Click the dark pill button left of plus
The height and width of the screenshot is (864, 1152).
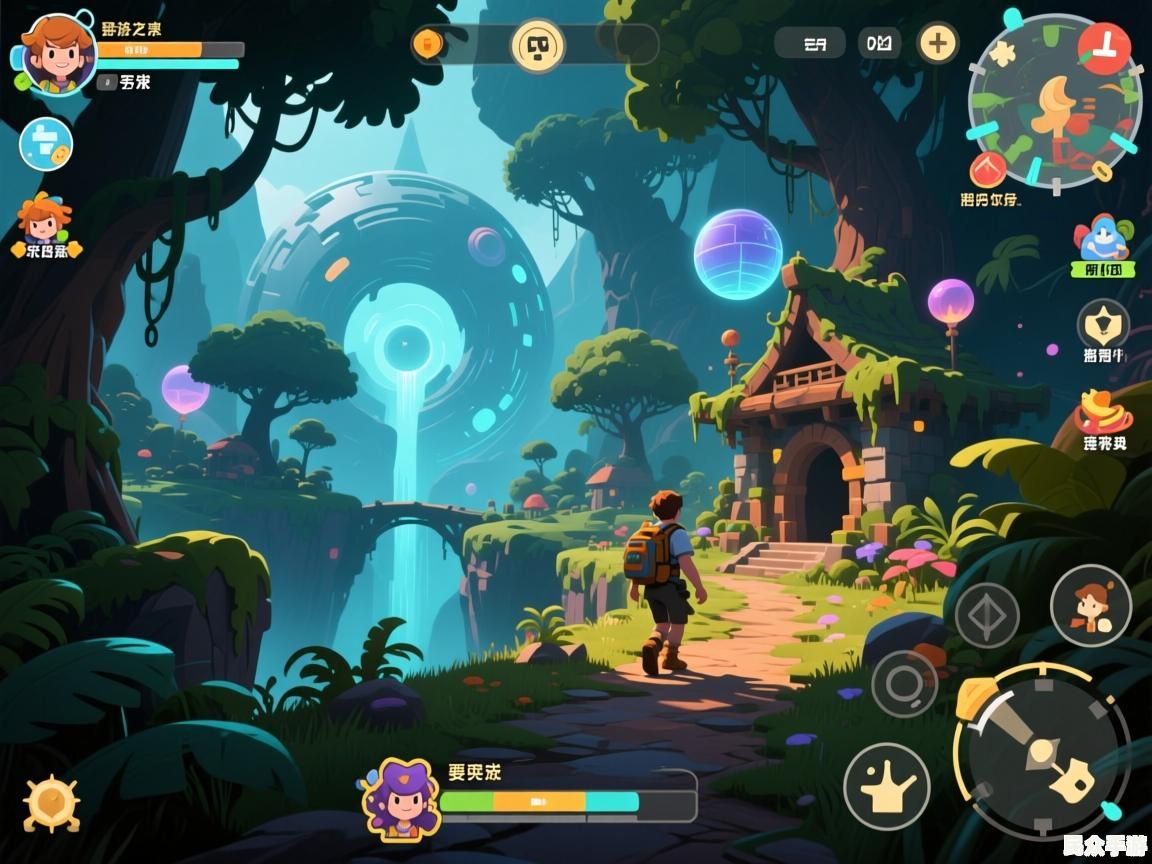tap(880, 43)
